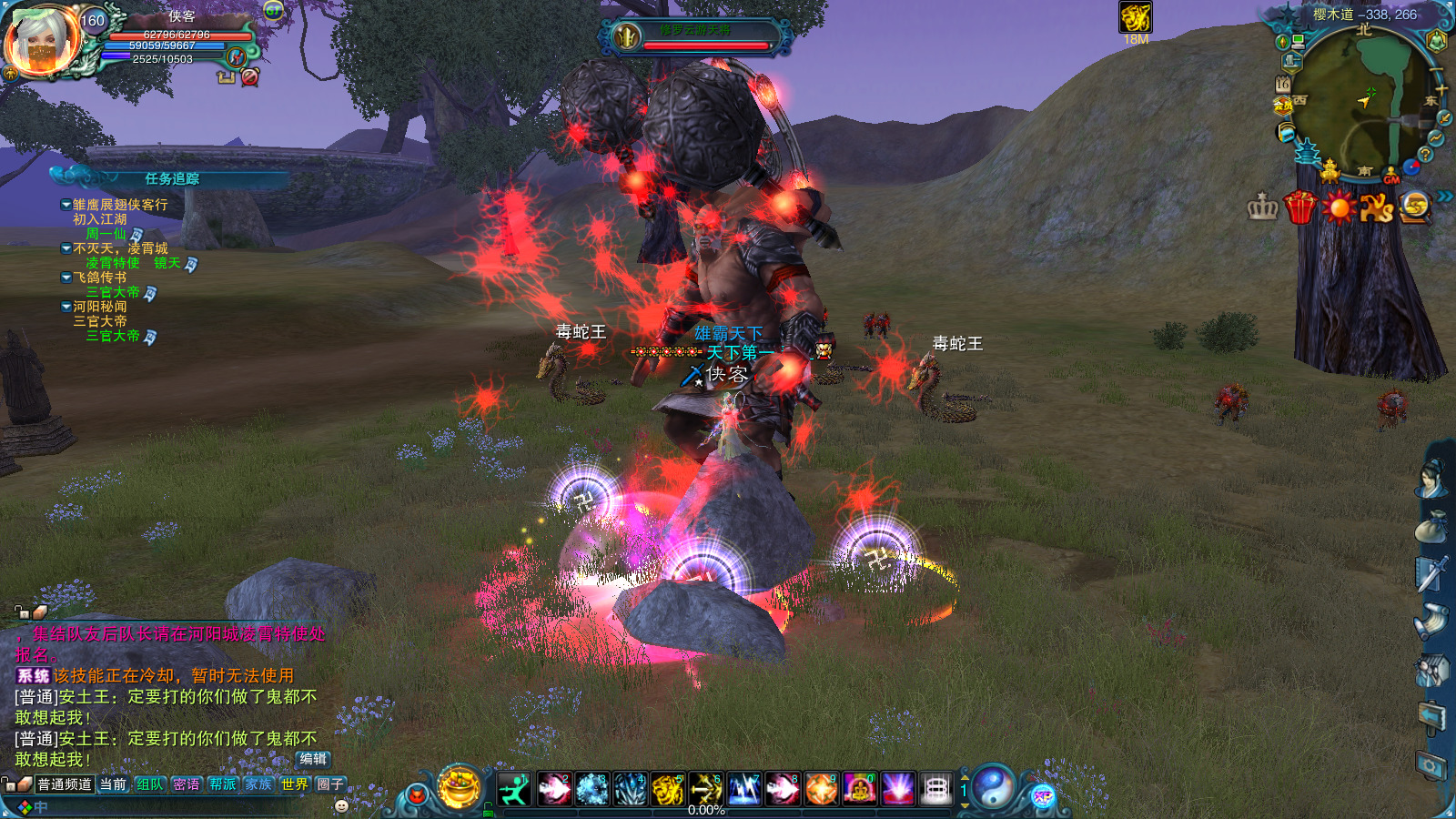Open the 帮派 guild chat tab

point(222,784)
